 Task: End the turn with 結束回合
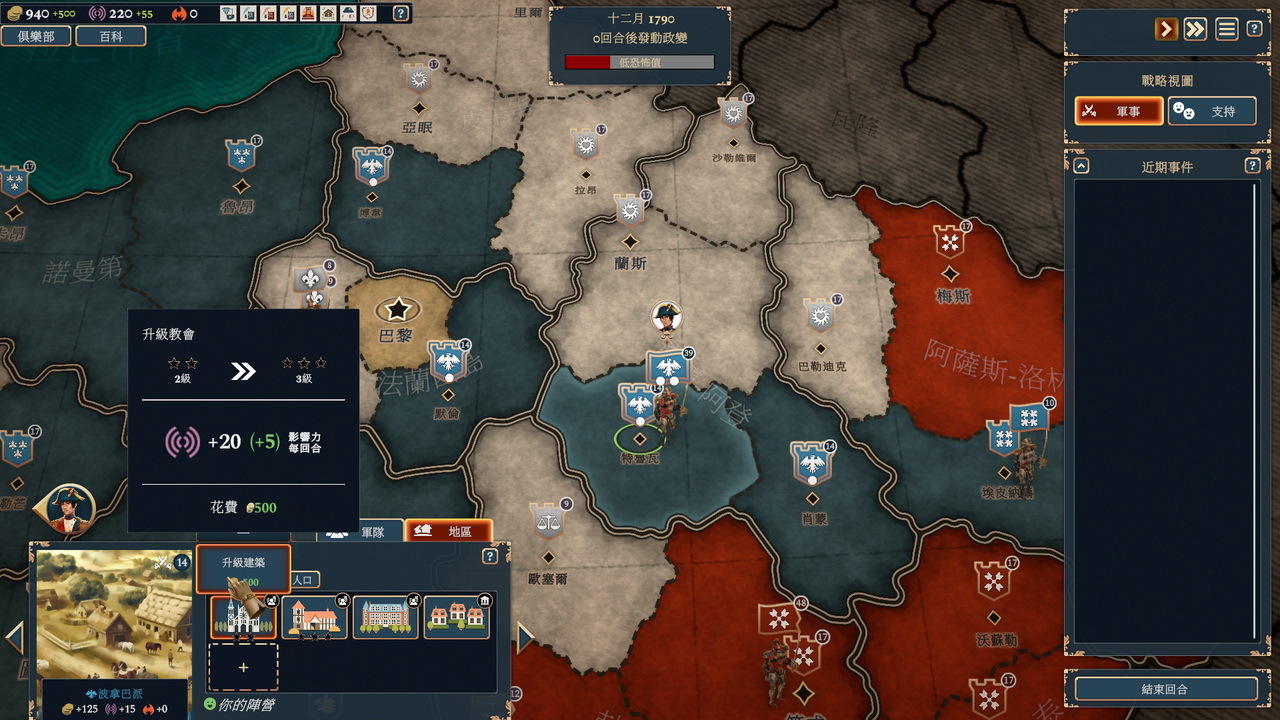click(1165, 689)
